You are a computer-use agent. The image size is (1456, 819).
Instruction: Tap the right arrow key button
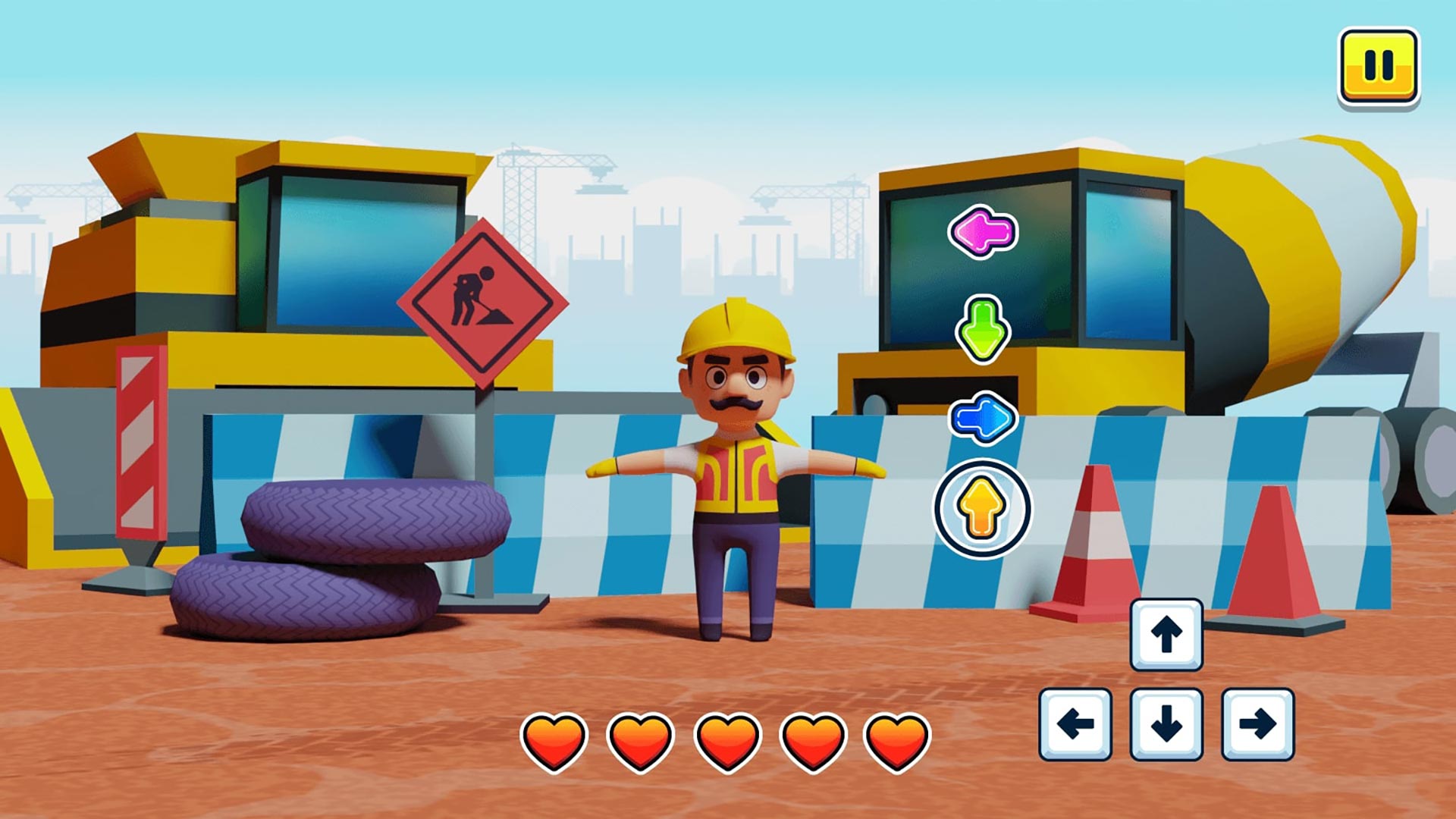(x=1257, y=724)
